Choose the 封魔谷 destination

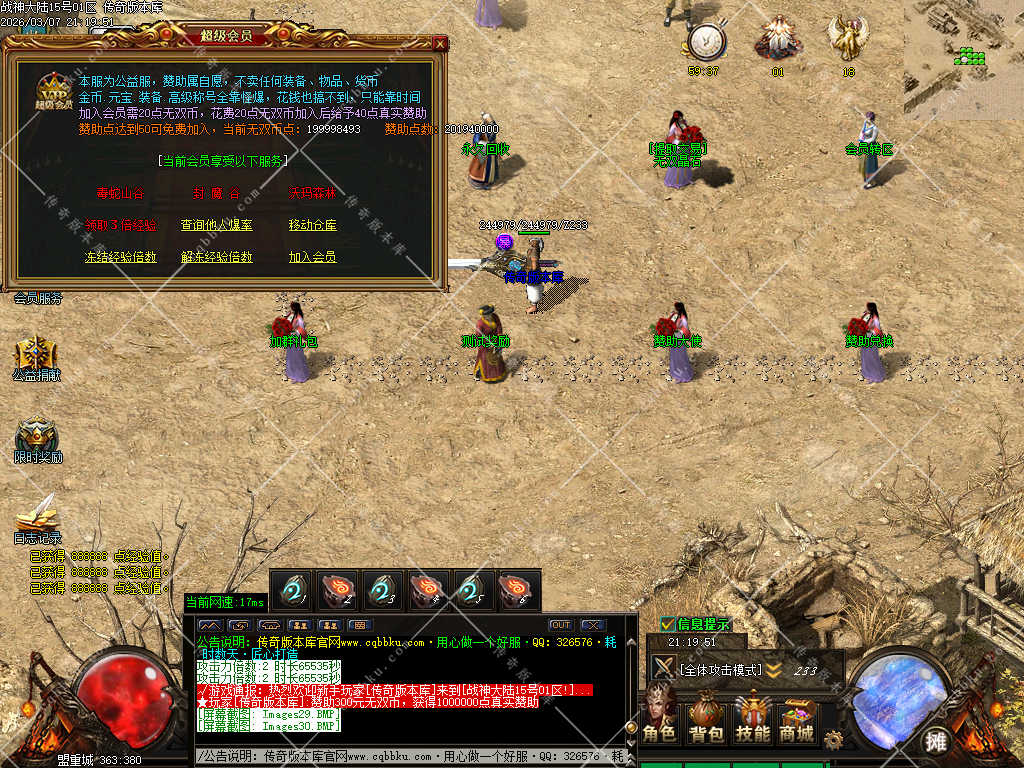(216, 193)
